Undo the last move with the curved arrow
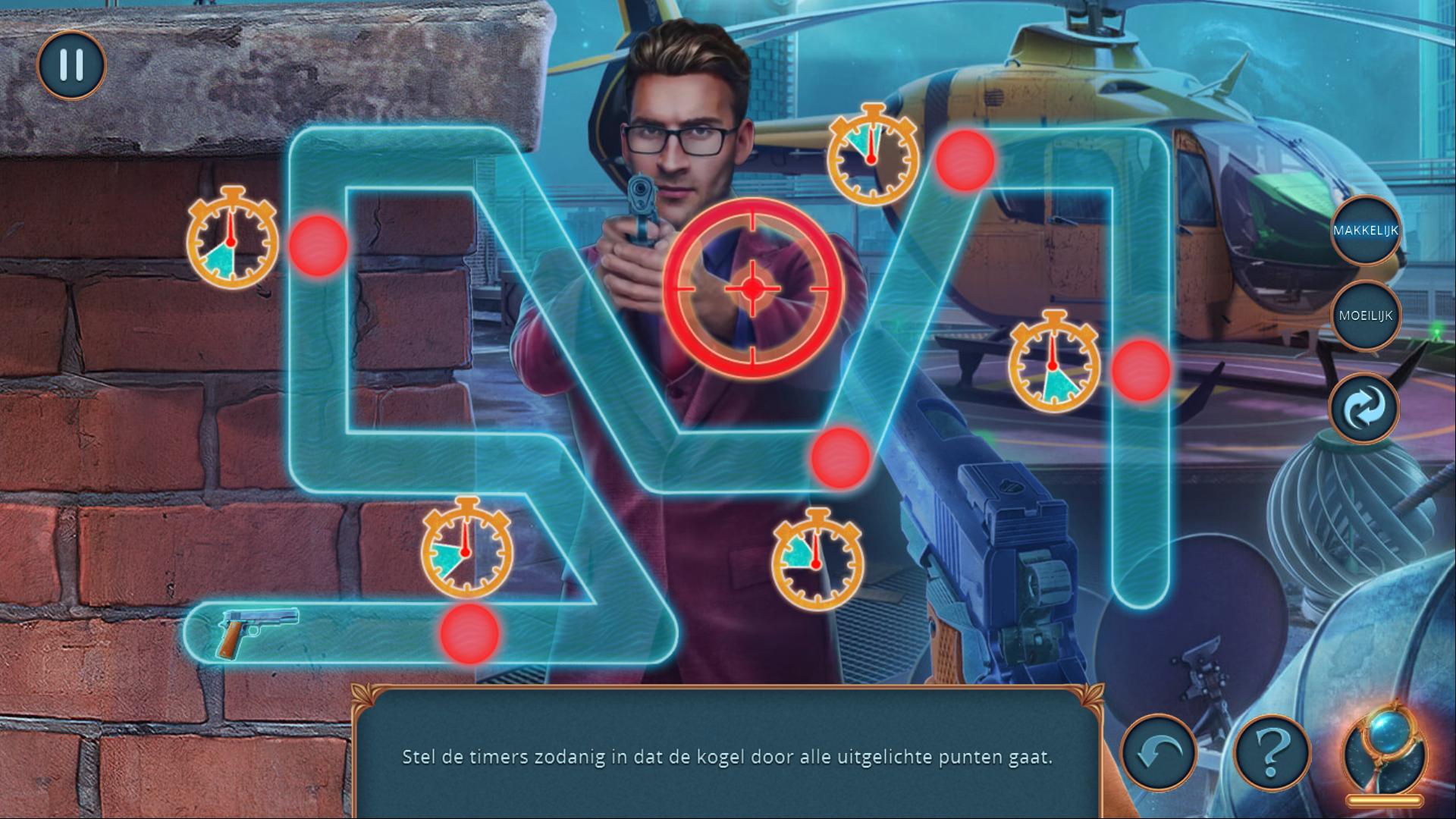The height and width of the screenshot is (819, 1456). [x=1158, y=752]
